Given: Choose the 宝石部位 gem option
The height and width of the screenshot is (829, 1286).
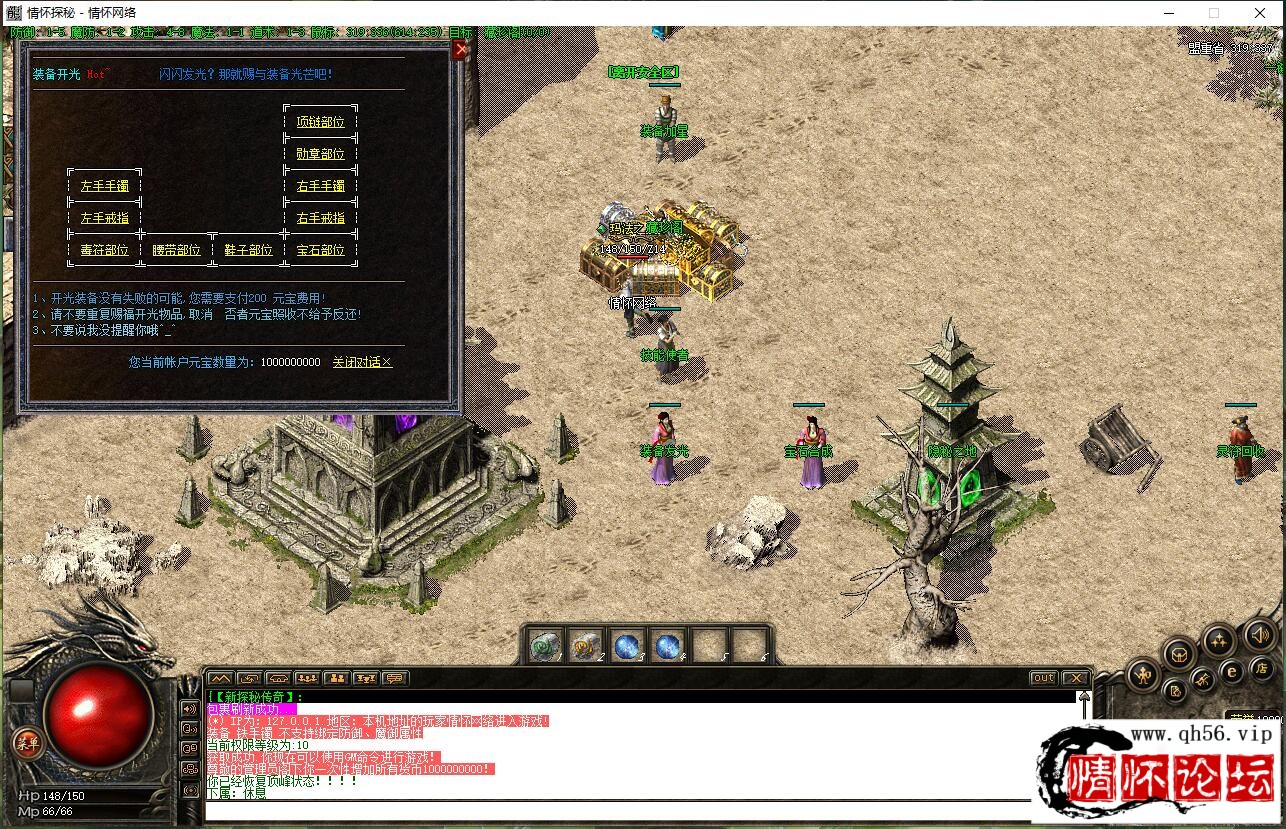Looking at the screenshot, I should coord(320,250).
